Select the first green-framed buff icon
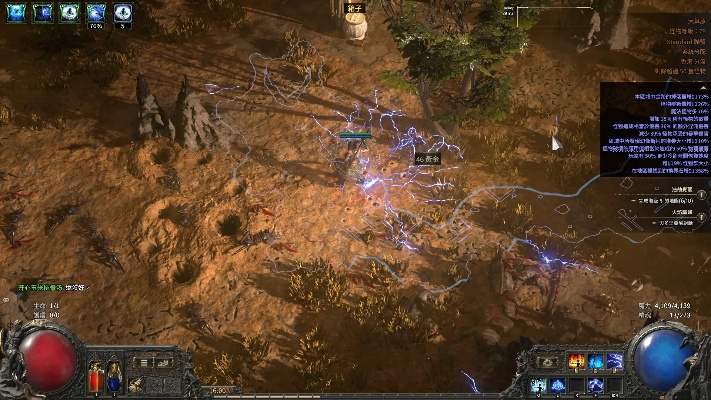 [17, 12]
